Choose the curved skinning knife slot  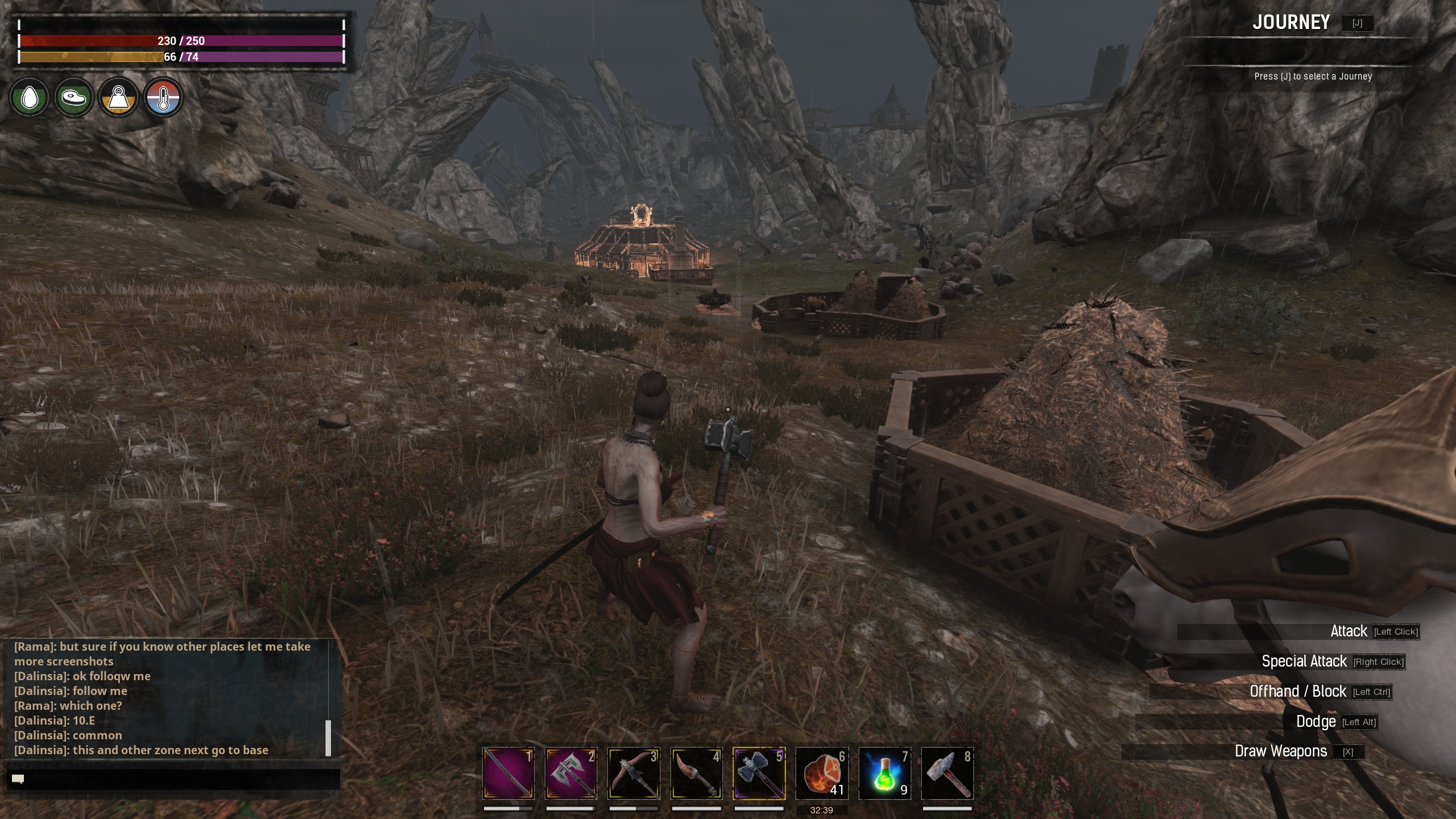click(x=696, y=773)
